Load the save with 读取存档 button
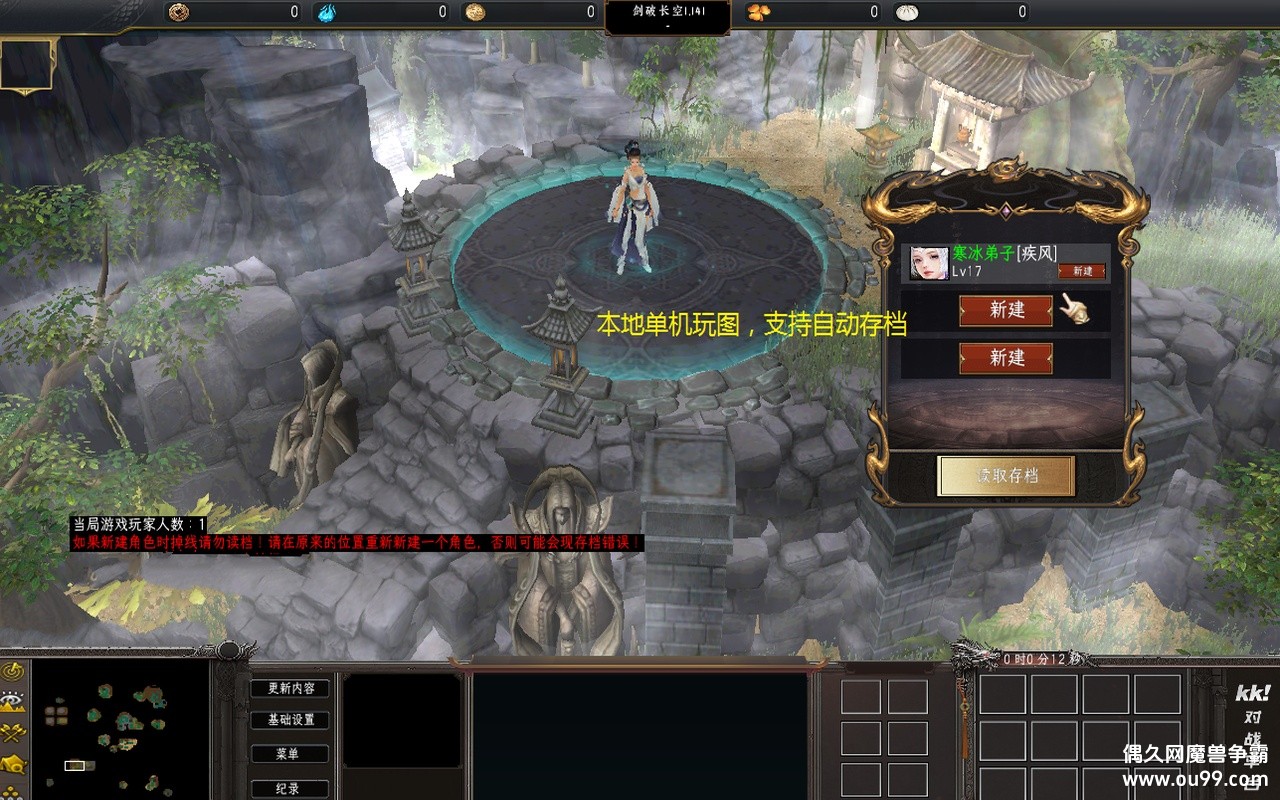Image resolution: width=1280 pixels, height=800 pixels. point(1006,476)
